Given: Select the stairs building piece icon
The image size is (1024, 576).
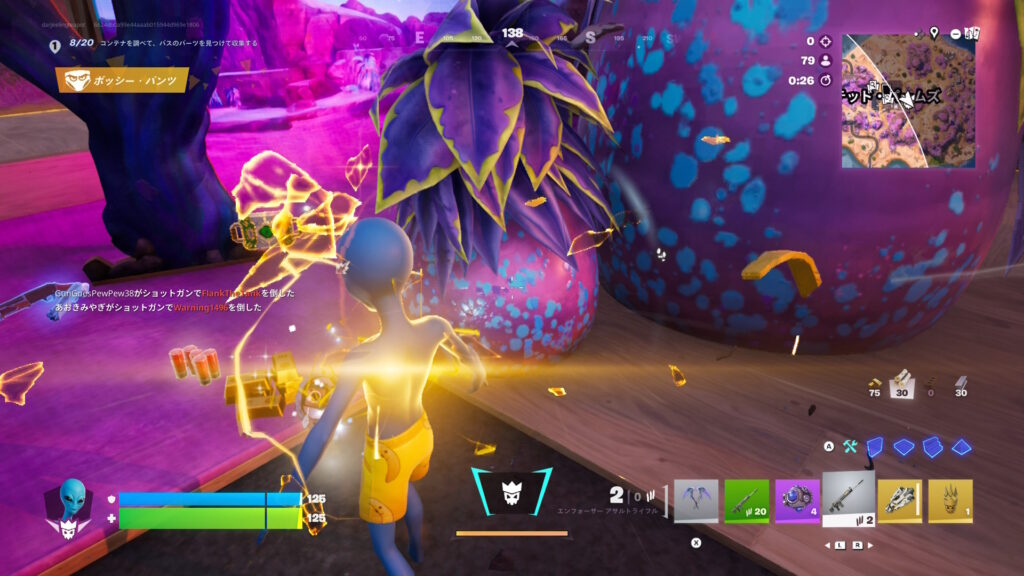Looking at the screenshot, I should [x=932, y=447].
